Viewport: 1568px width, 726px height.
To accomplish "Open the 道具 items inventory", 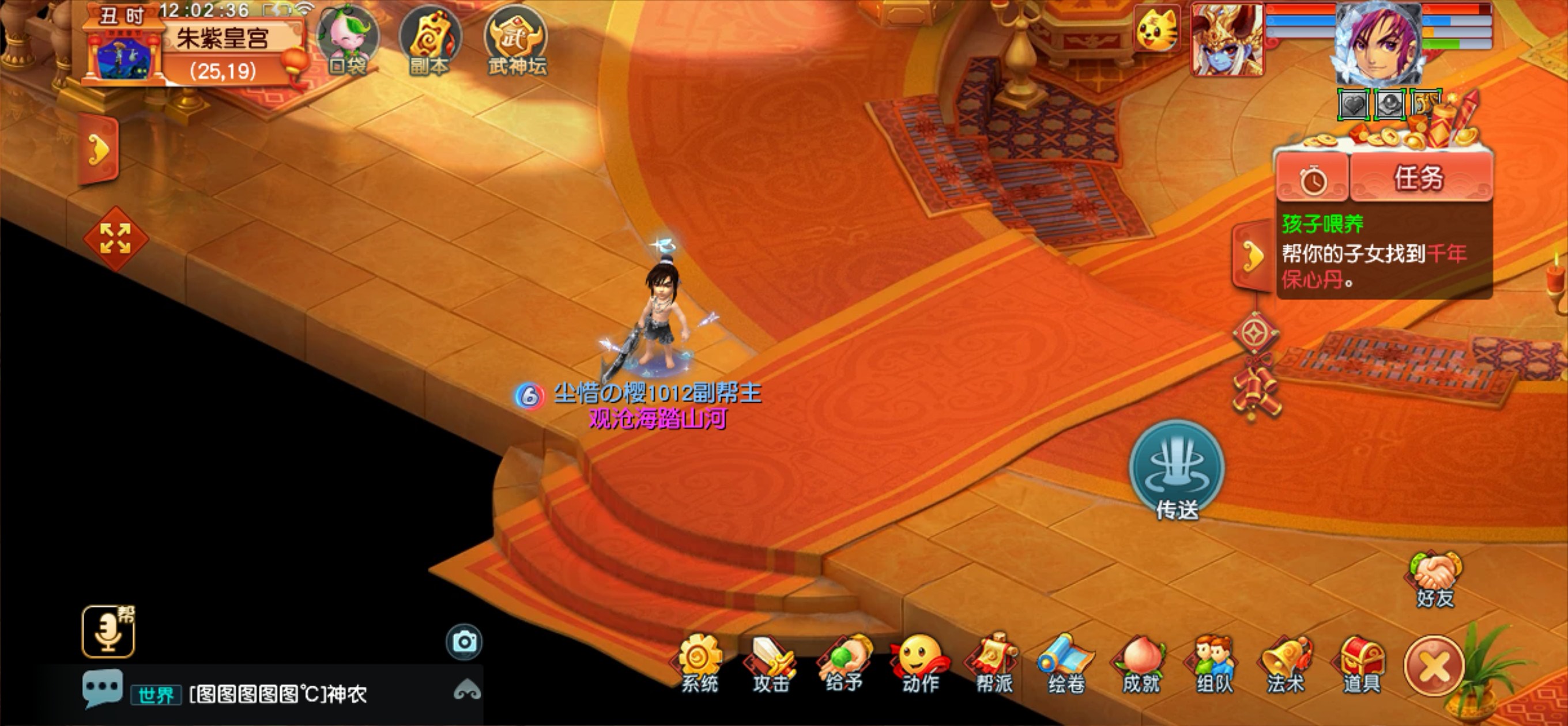I will [1362, 664].
